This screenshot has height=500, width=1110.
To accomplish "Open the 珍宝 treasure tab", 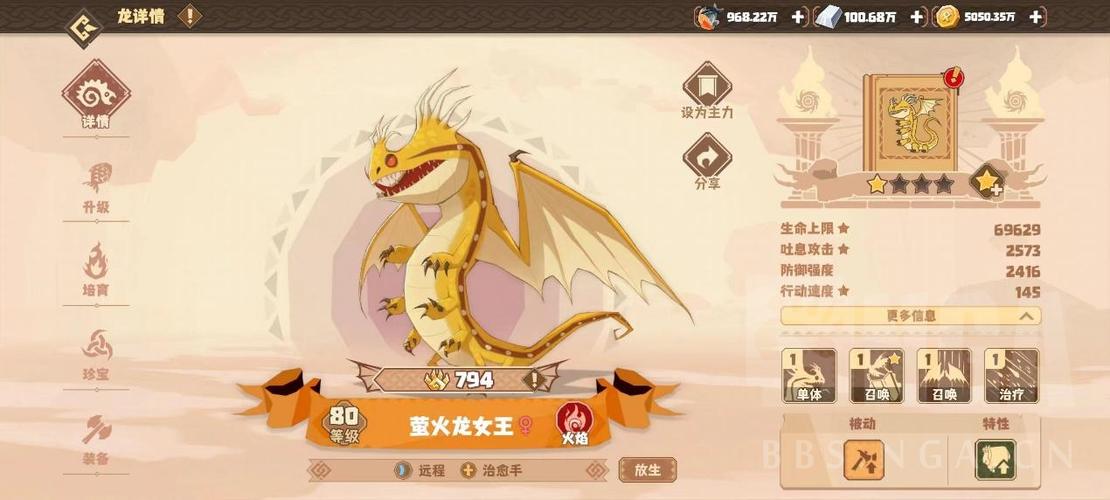I will point(96,354).
